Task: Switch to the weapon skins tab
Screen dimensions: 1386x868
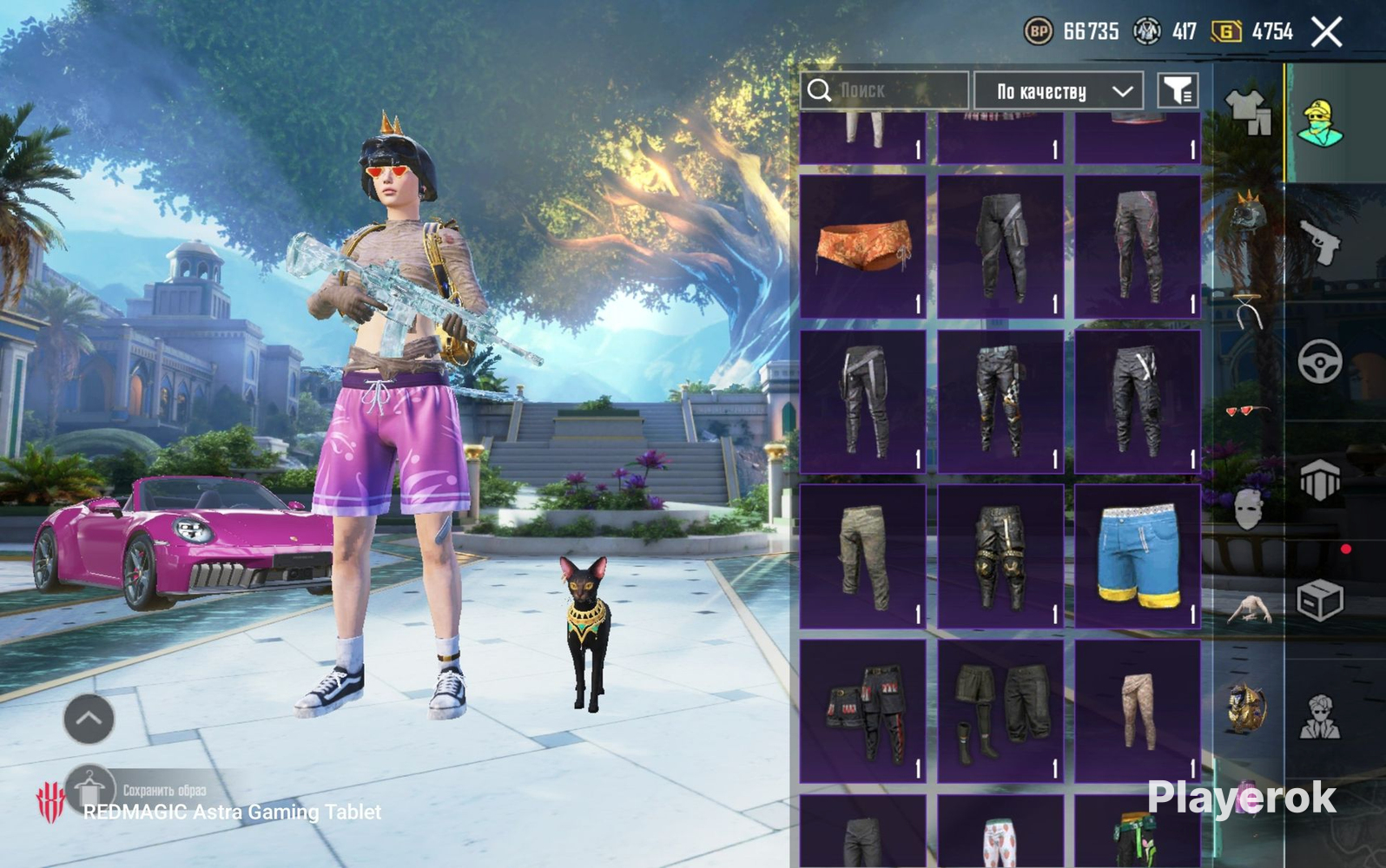Action: coord(1320,241)
